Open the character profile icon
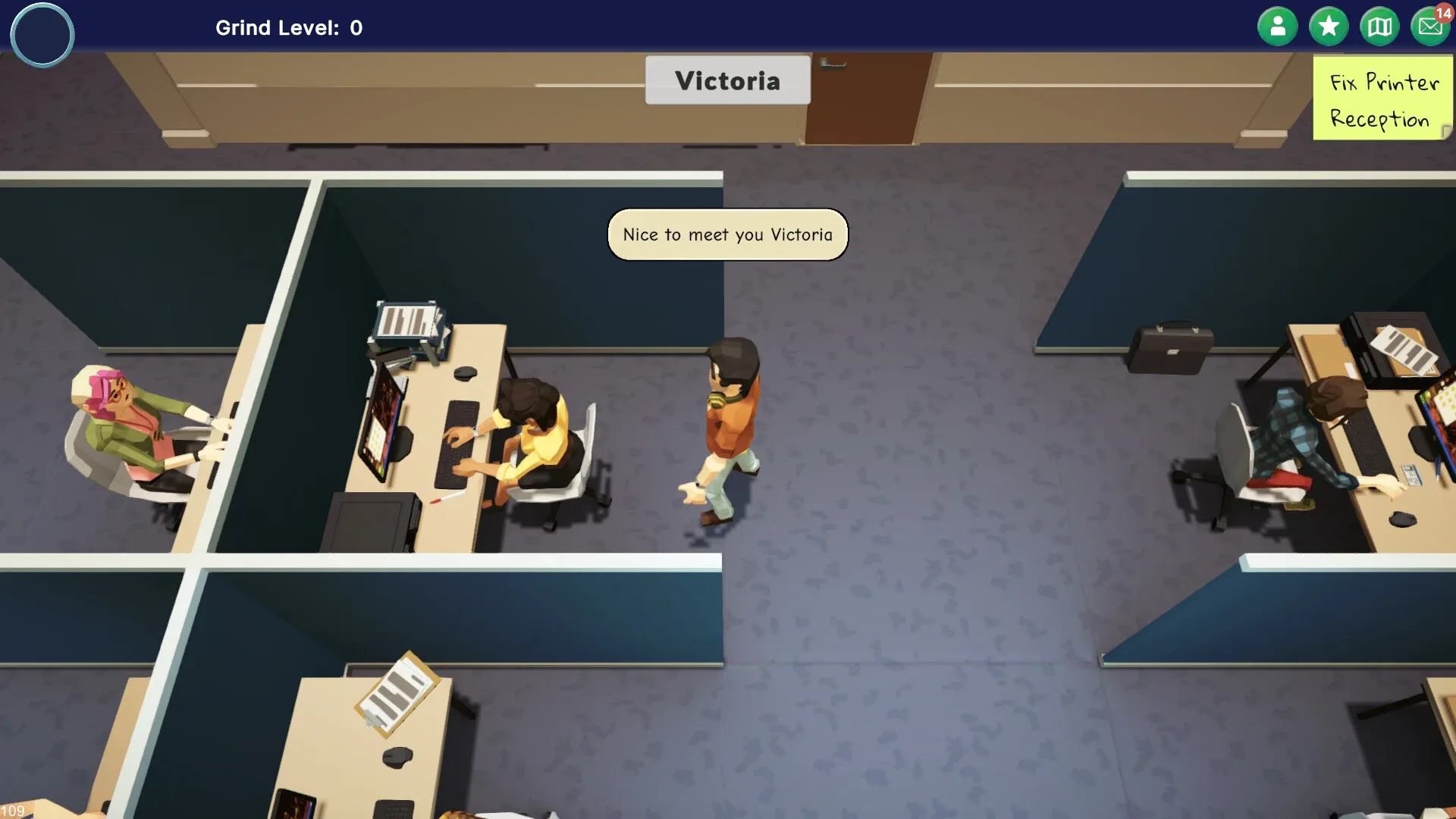The height and width of the screenshot is (819, 1456). 1277,25
